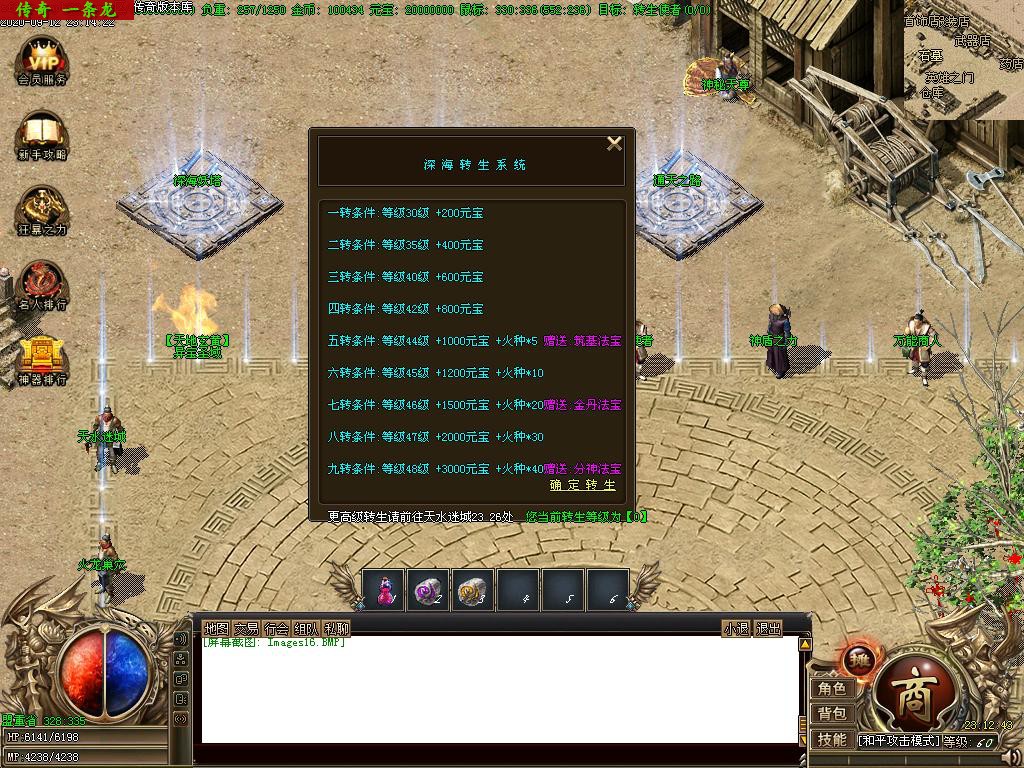Open the 商 shop button
Viewport: 1024px width, 768px height.
(x=913, y=701)
